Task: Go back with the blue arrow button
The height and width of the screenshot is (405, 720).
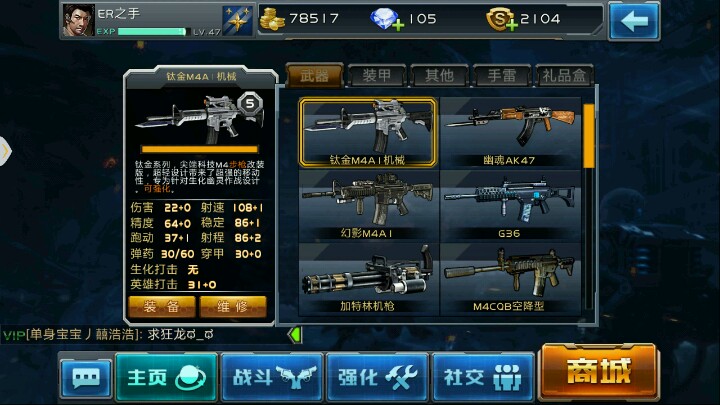Action: [x=633, y=19]
